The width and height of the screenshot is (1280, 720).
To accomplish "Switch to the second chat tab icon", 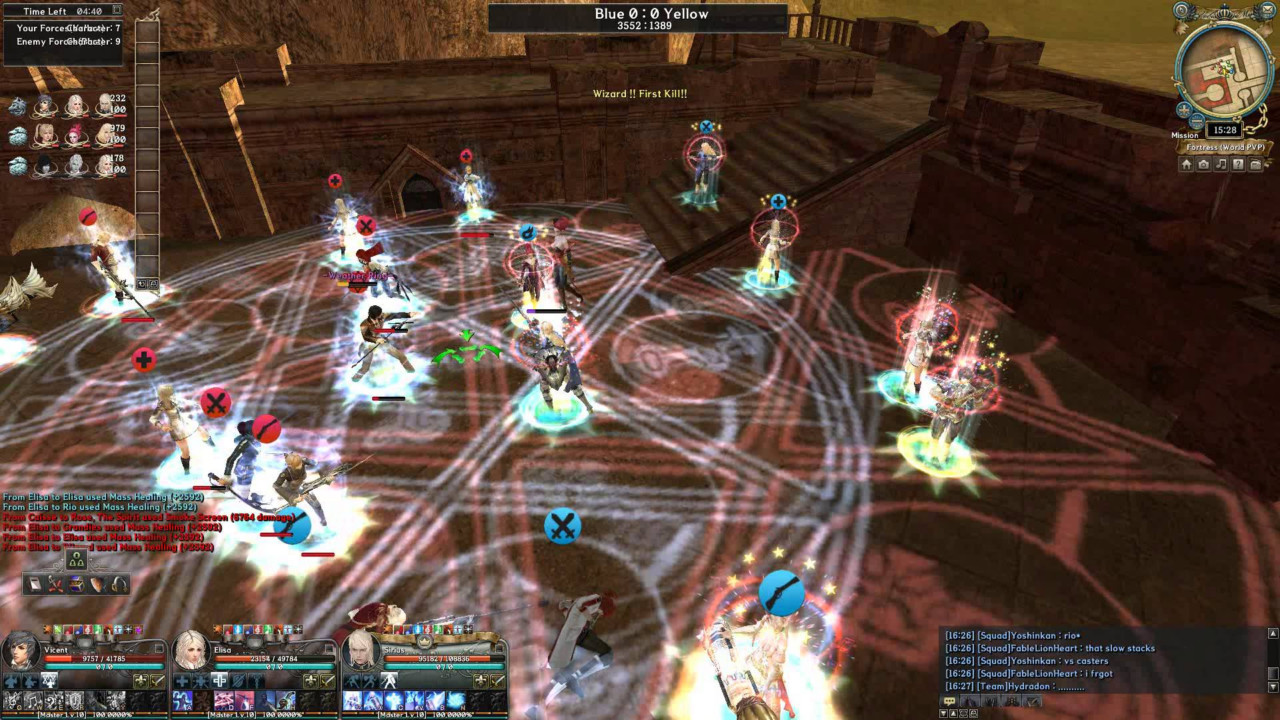I will 969,701.
